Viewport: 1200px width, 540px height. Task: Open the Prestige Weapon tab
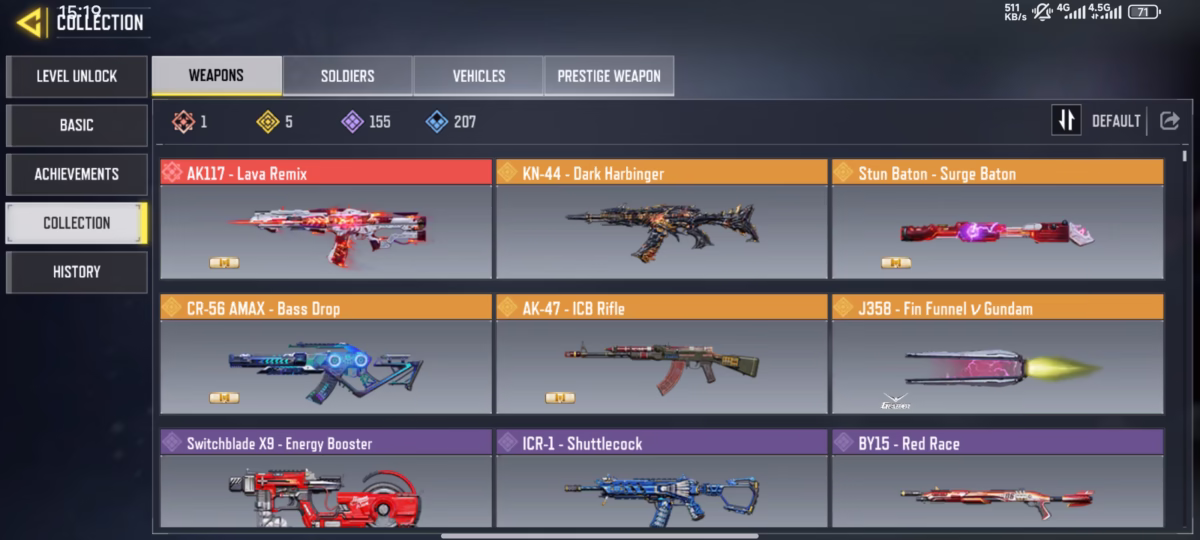608,76
